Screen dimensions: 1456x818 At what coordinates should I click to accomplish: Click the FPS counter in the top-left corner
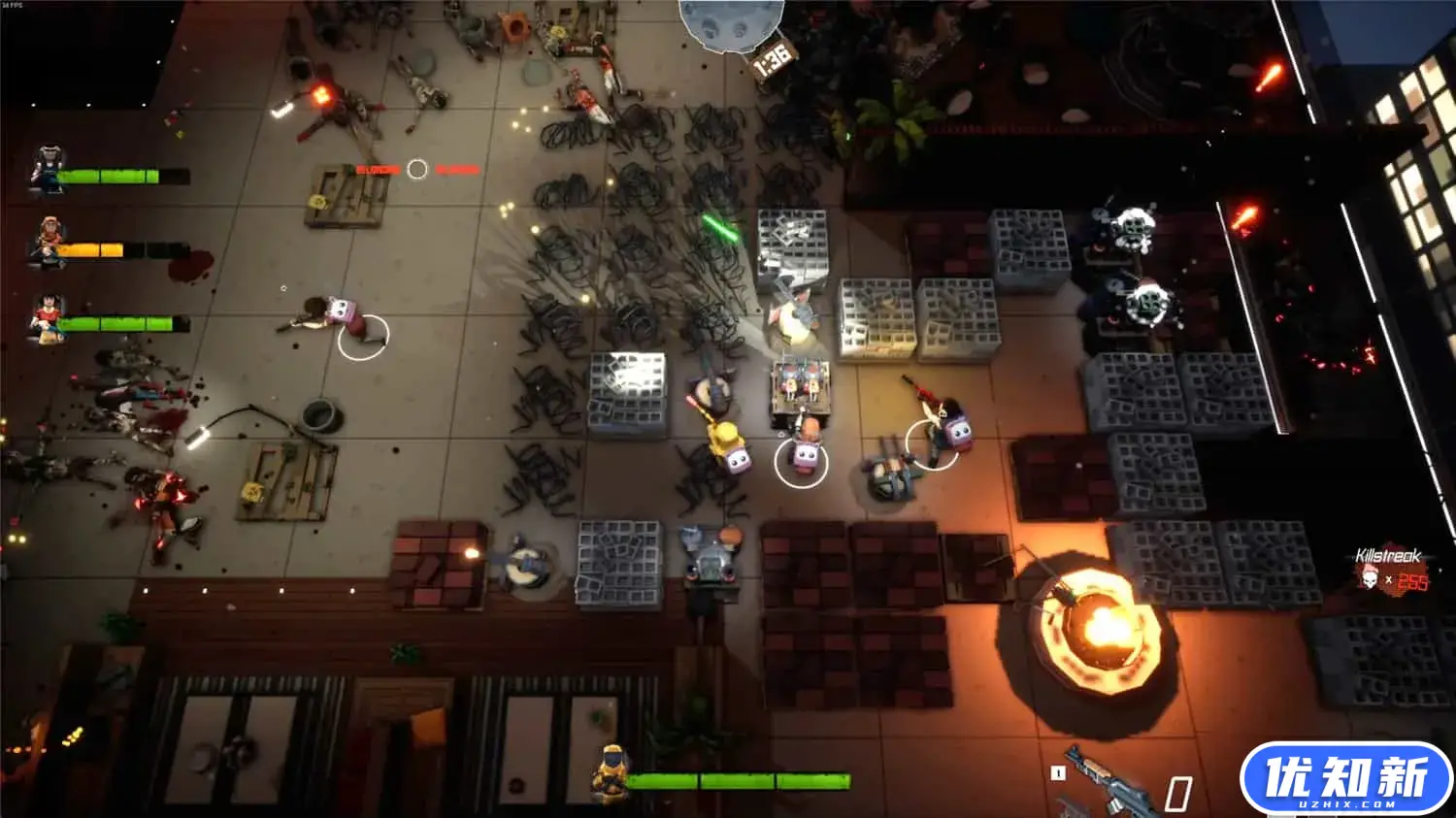[x=14, y=6]
